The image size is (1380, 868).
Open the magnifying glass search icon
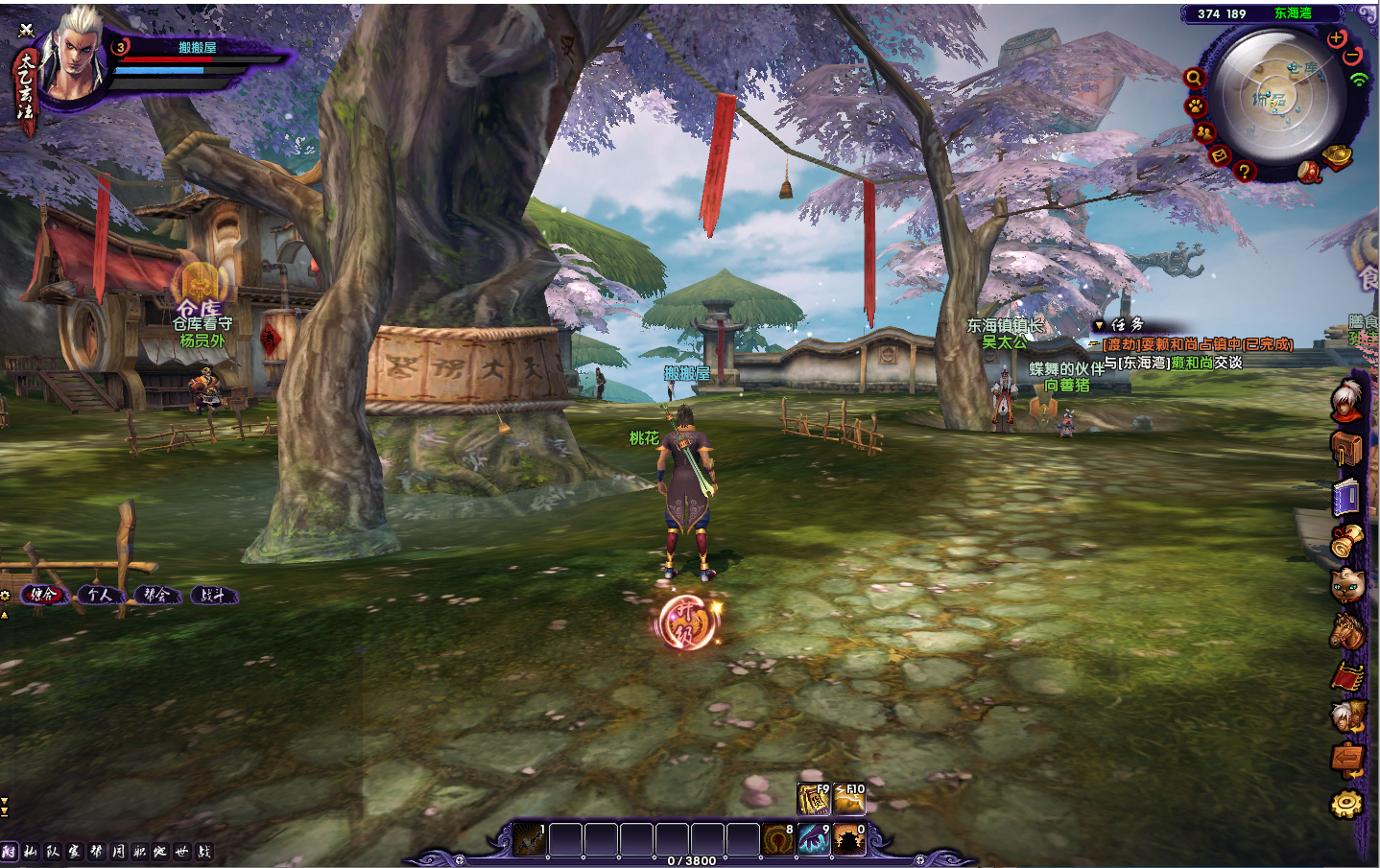point(1194,78)
